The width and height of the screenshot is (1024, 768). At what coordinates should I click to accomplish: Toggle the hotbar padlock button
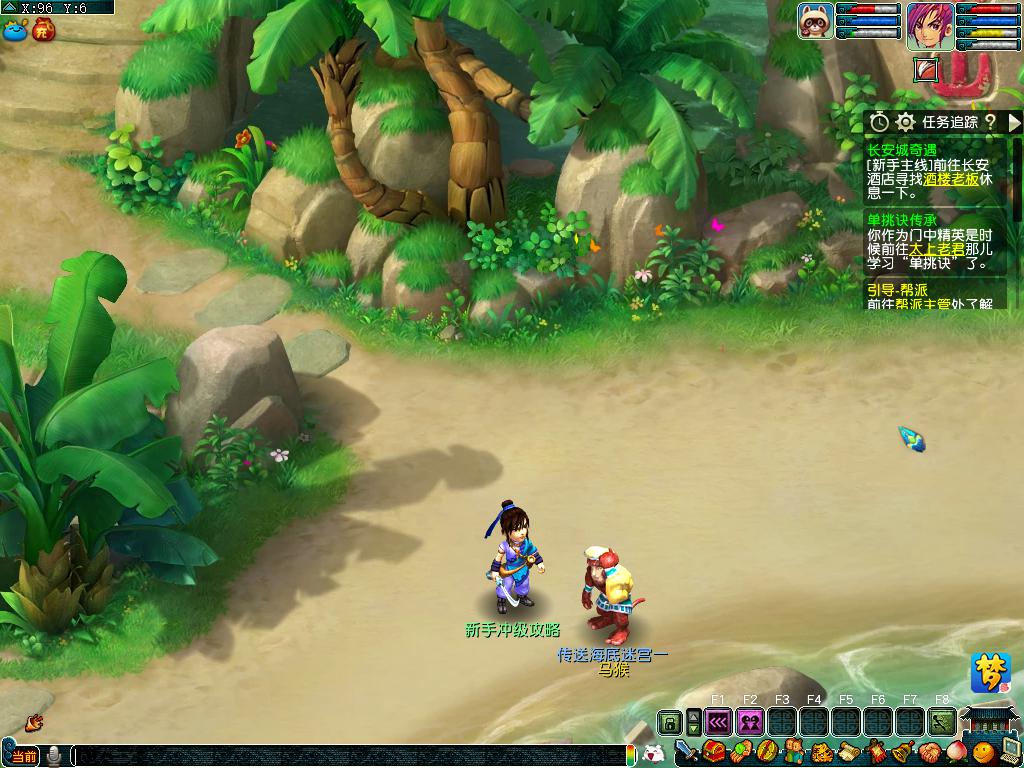[669, 721]
